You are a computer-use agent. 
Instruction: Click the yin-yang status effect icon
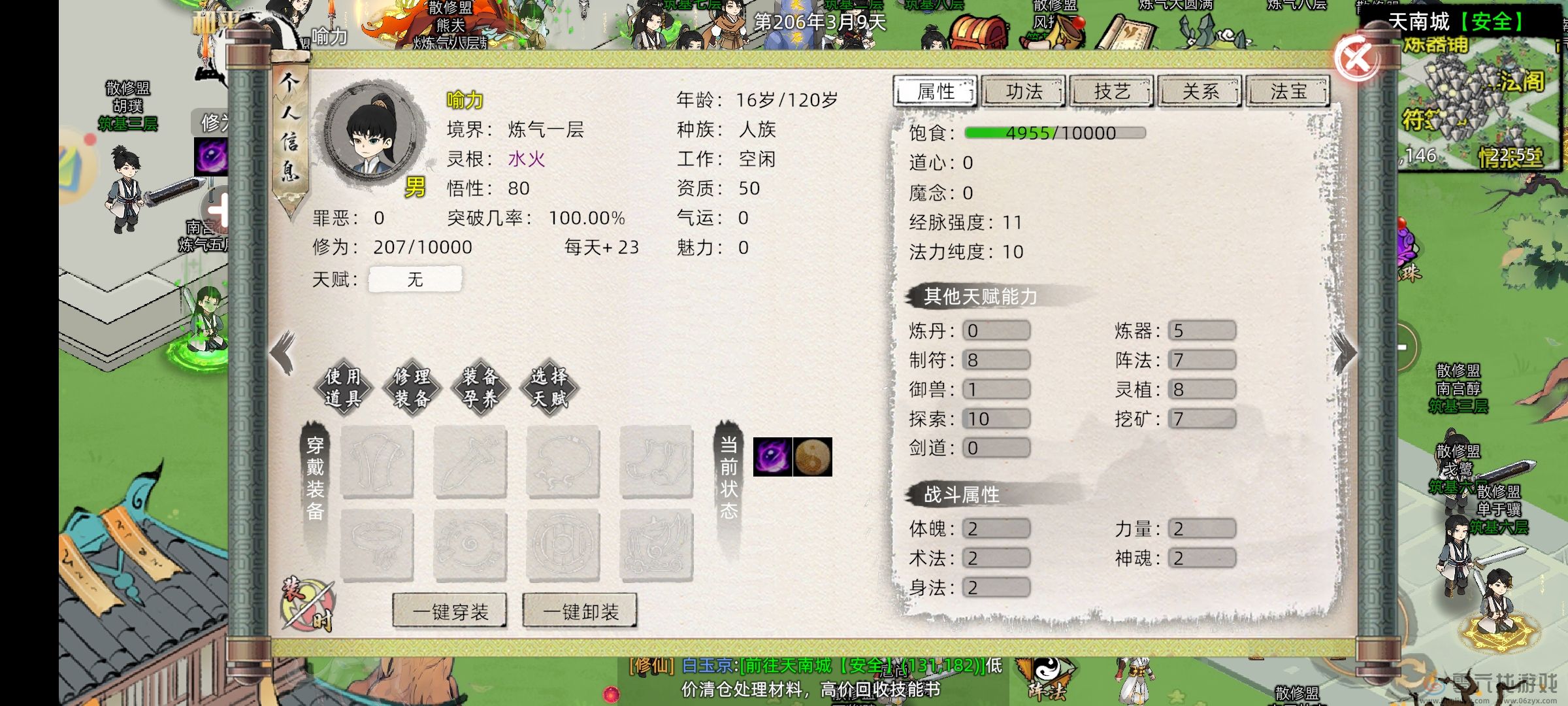tap(812, 458)
